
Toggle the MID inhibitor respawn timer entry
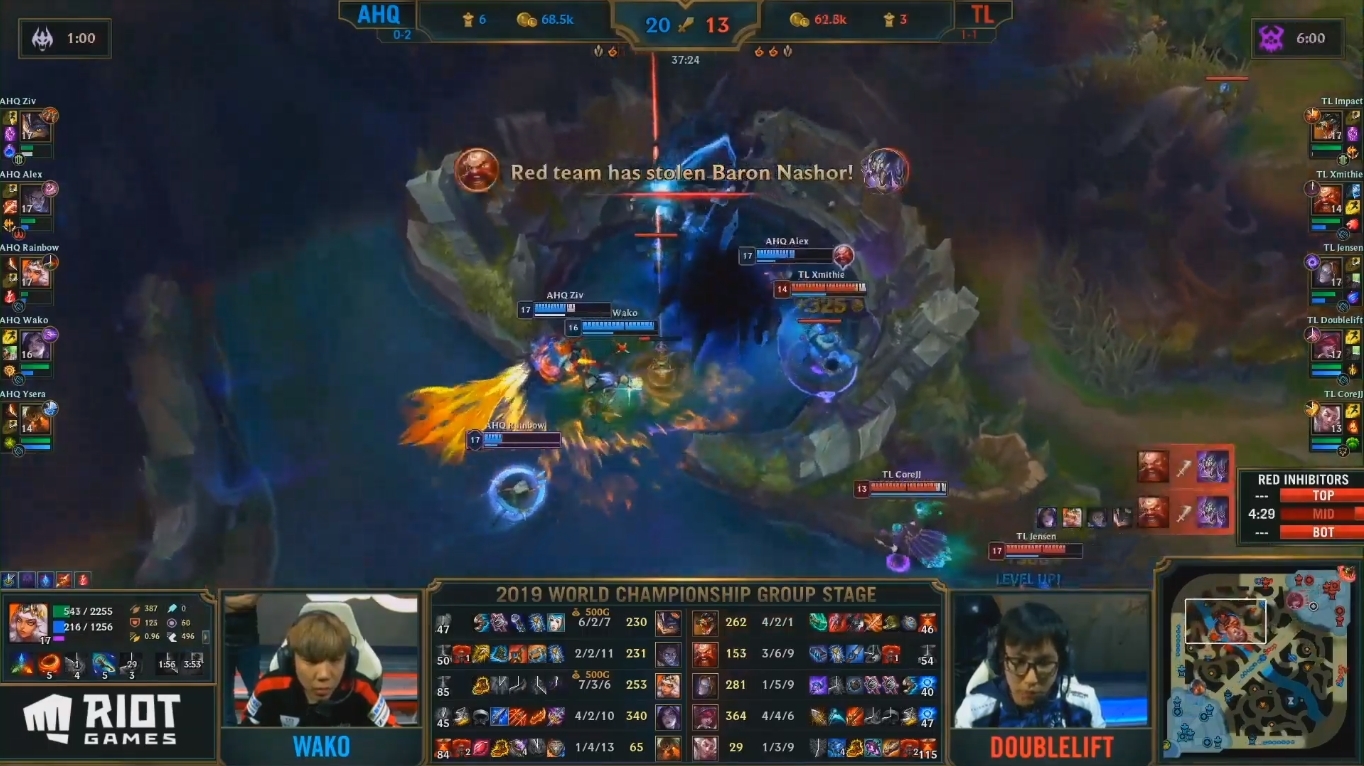pyautogui.click(x=1322, y=513)
